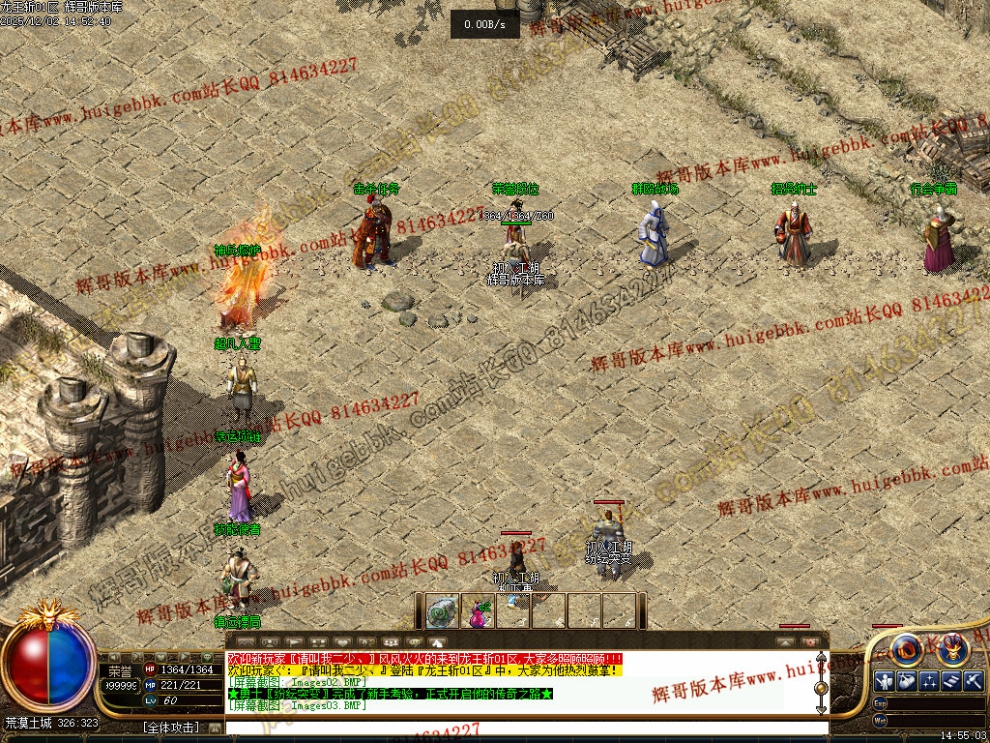Click the 荣誉 honor button
Image resolution: width=990 pixels, height=743 pixels.
(x=120, y=670)
